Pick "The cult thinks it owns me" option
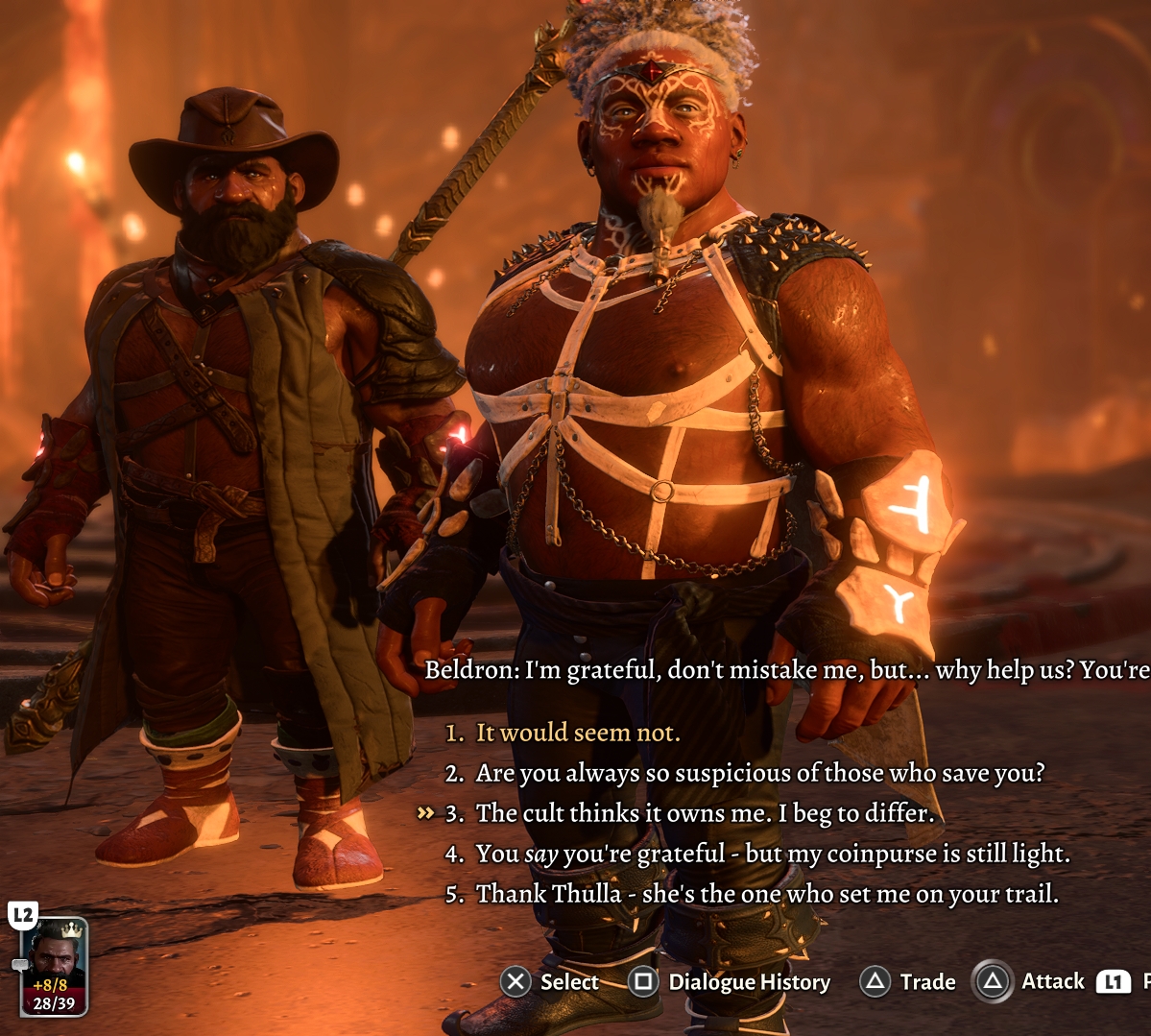 [705, 813]
